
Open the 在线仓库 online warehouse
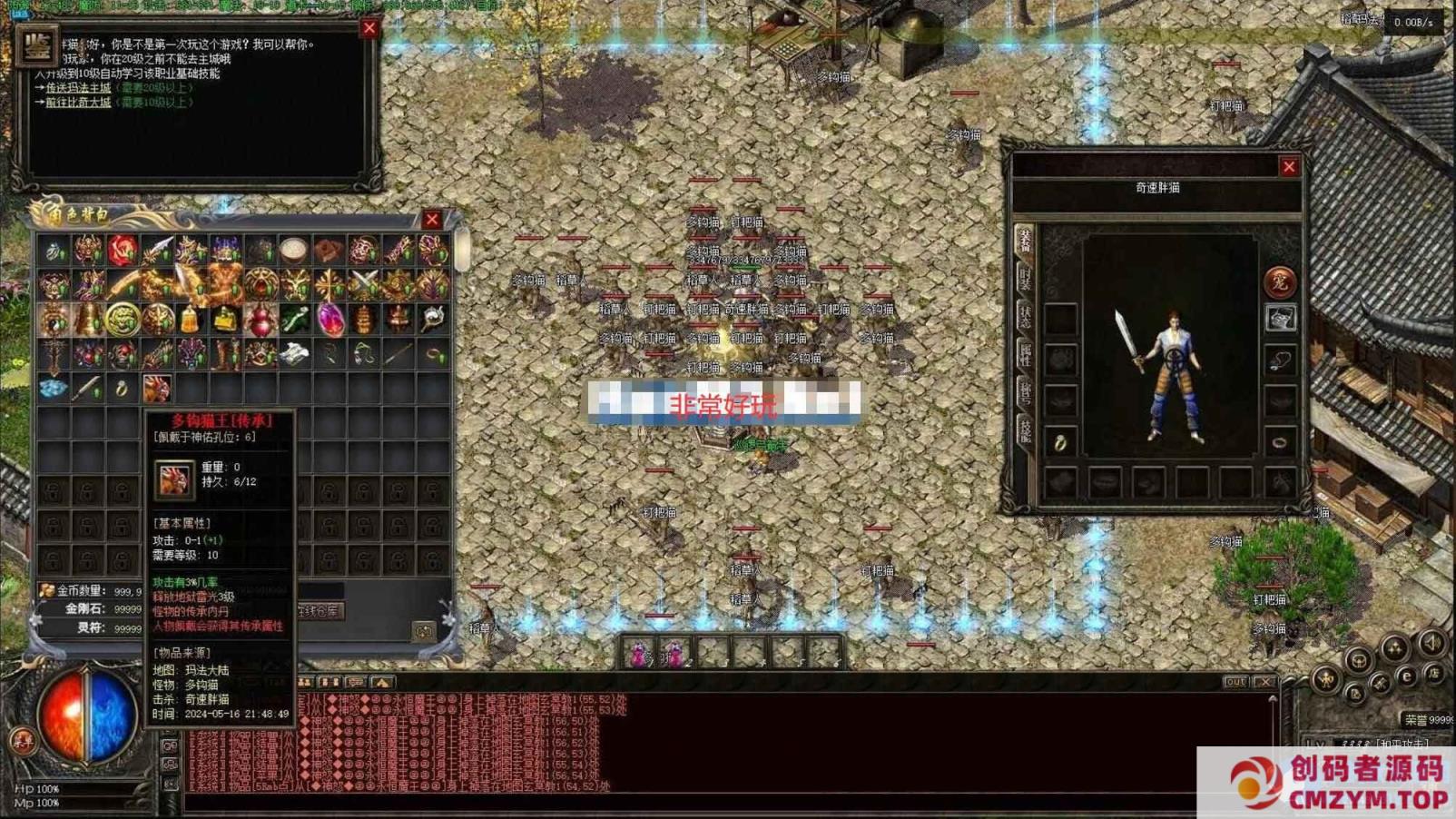coord(319,611)
